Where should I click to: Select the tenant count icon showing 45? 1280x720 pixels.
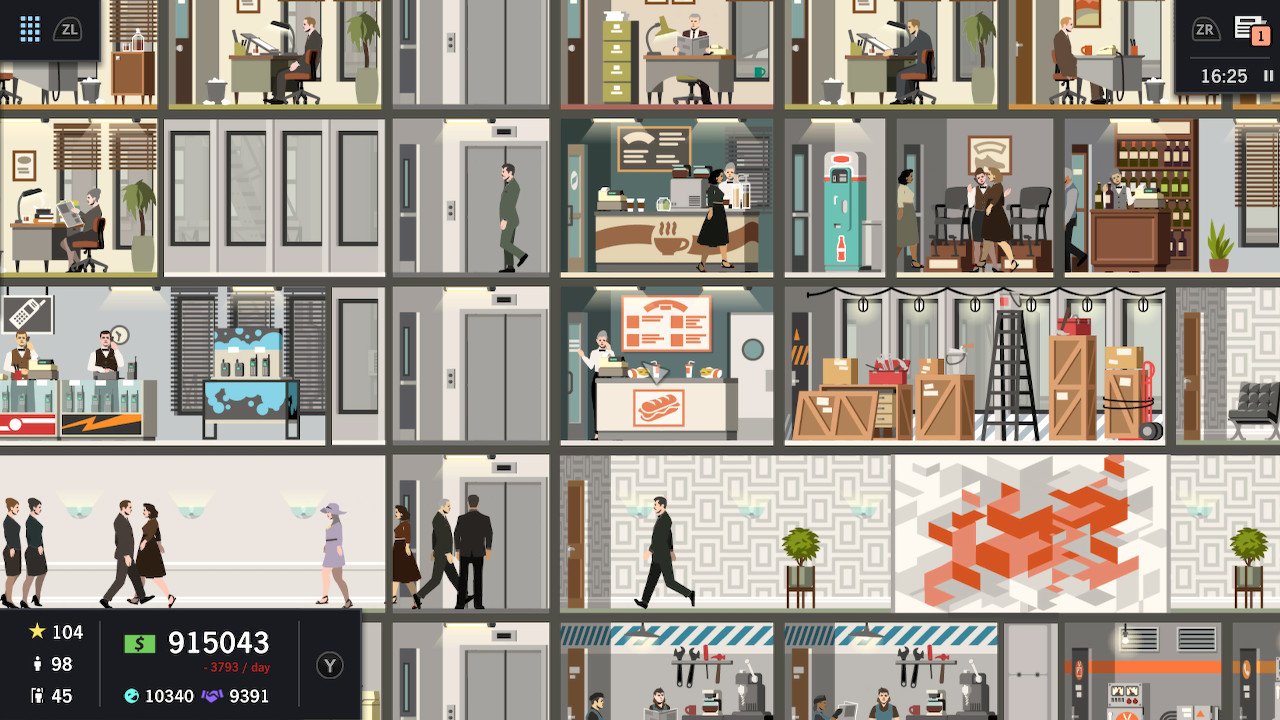[37, 696]
